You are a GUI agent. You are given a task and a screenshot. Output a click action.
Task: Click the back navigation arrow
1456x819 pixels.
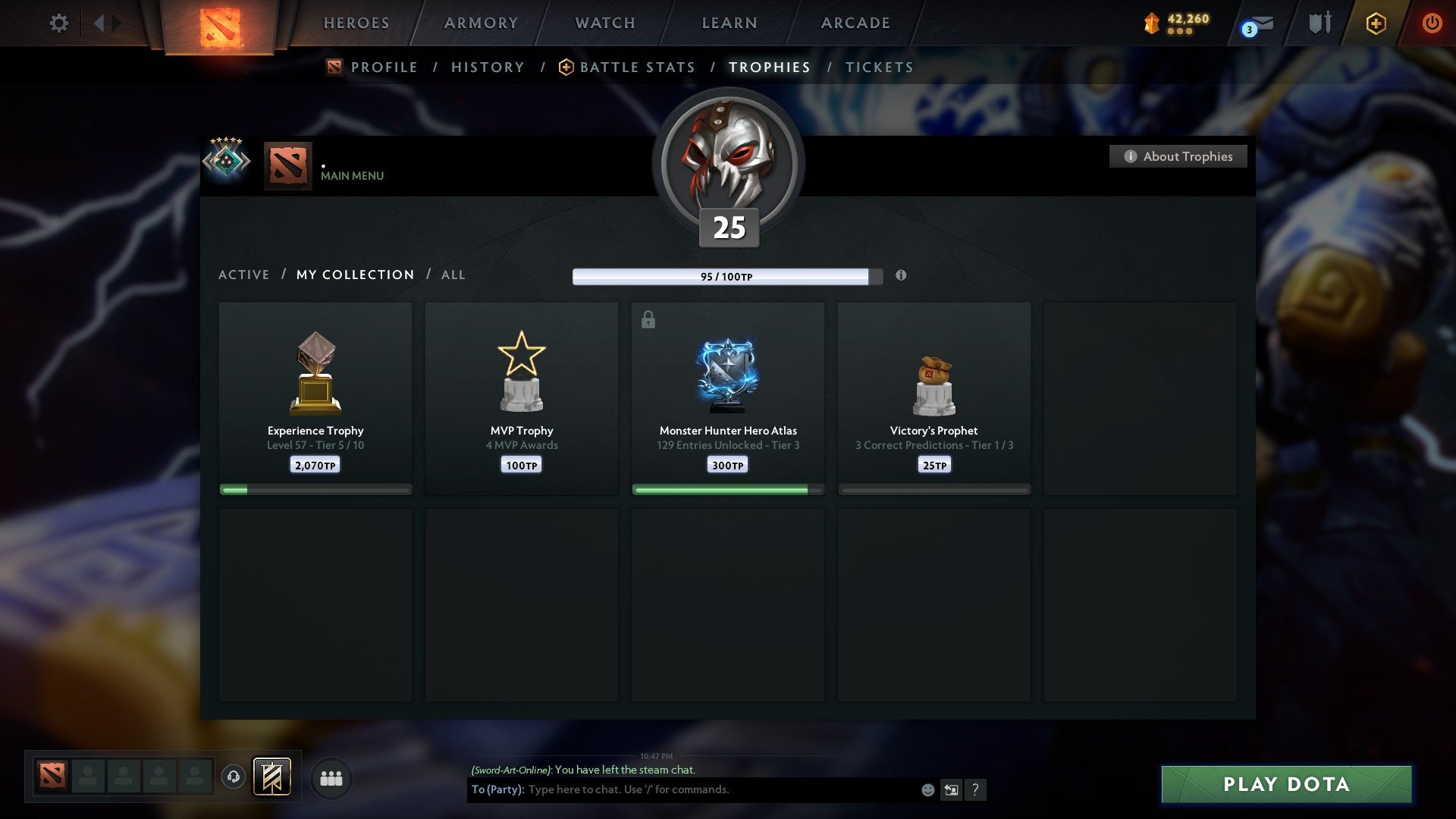[99, 23]
